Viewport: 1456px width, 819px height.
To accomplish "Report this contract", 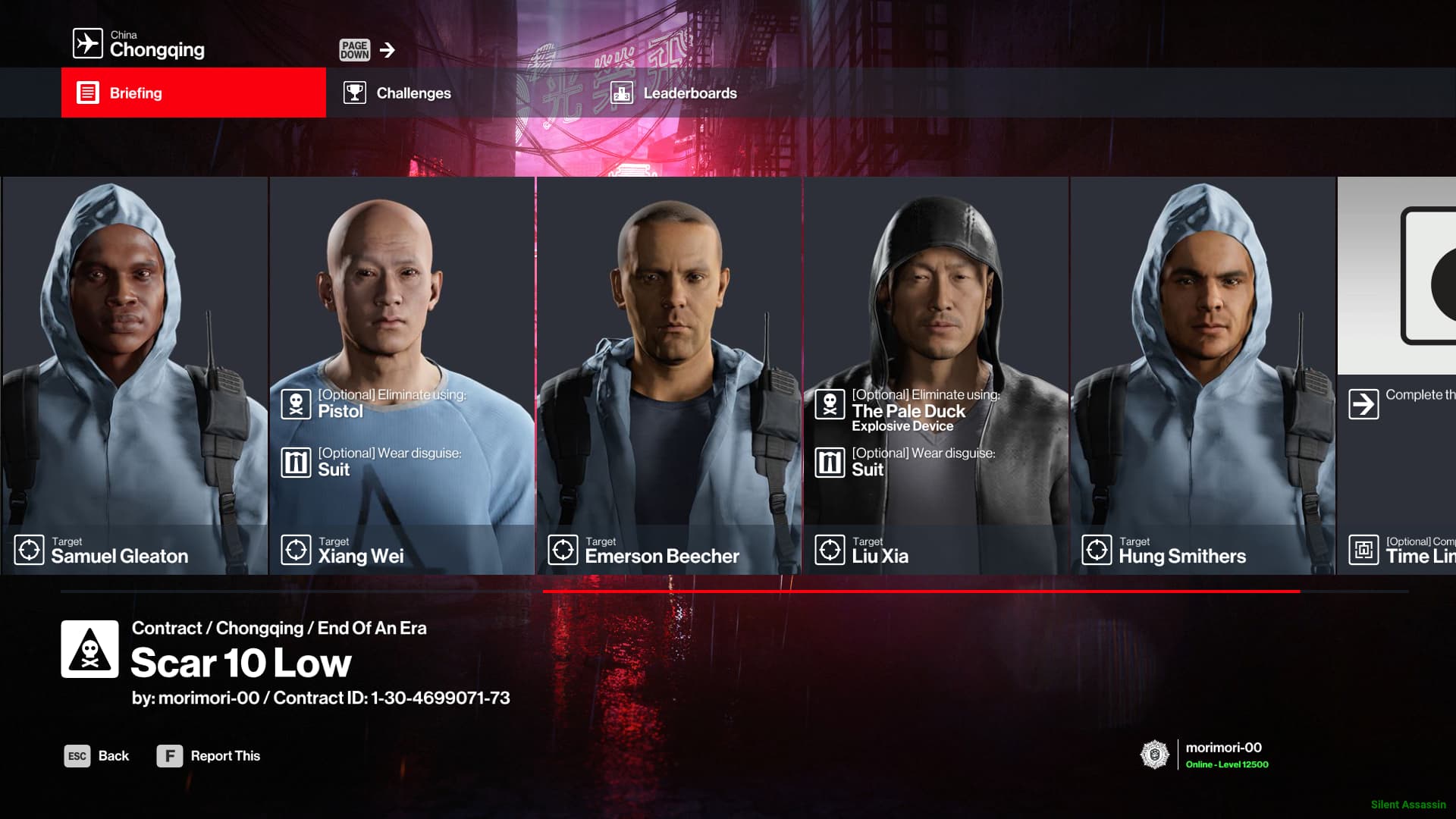I will pyautogui.click(x=209, y=756).
